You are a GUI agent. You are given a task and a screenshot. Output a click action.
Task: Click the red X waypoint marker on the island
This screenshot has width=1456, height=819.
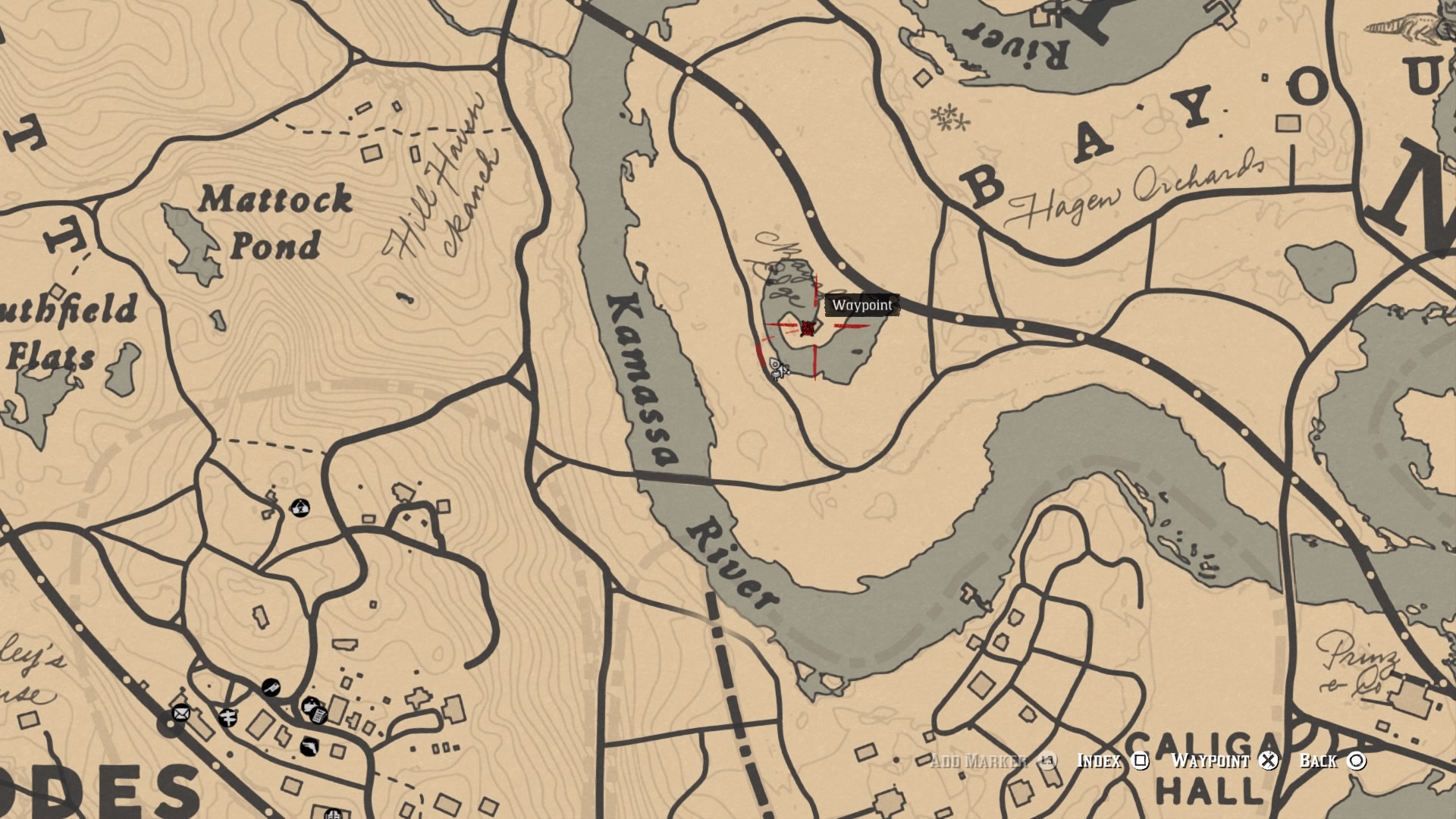click(x=808, y=328)
